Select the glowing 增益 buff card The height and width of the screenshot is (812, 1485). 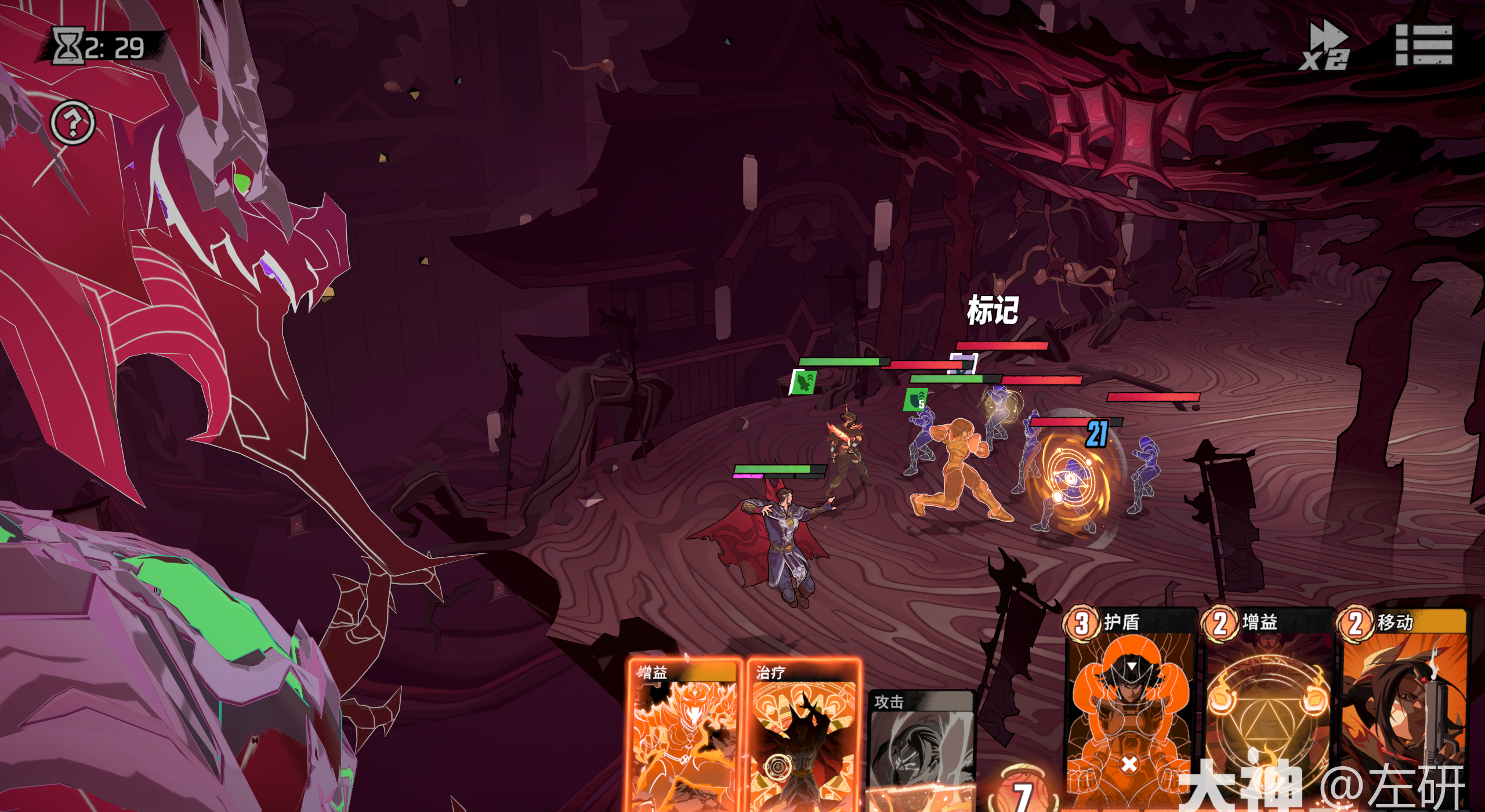684,737
